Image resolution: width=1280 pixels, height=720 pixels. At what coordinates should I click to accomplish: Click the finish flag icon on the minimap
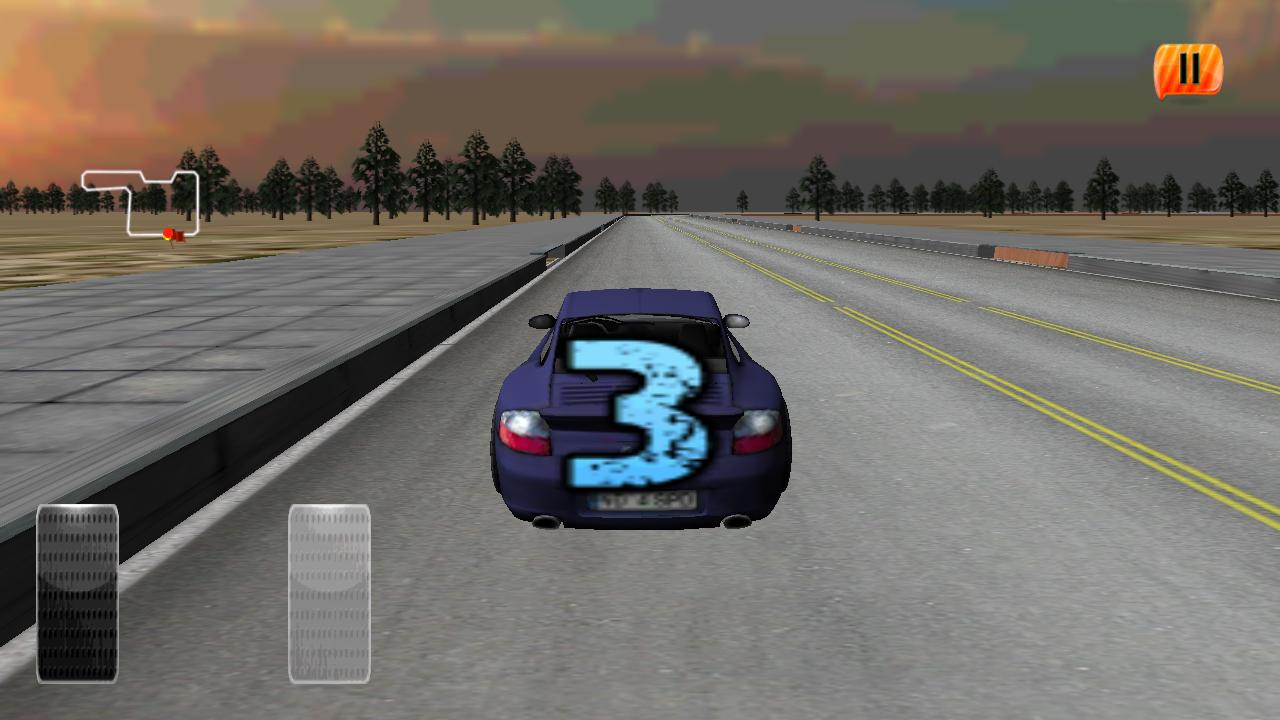180,236
